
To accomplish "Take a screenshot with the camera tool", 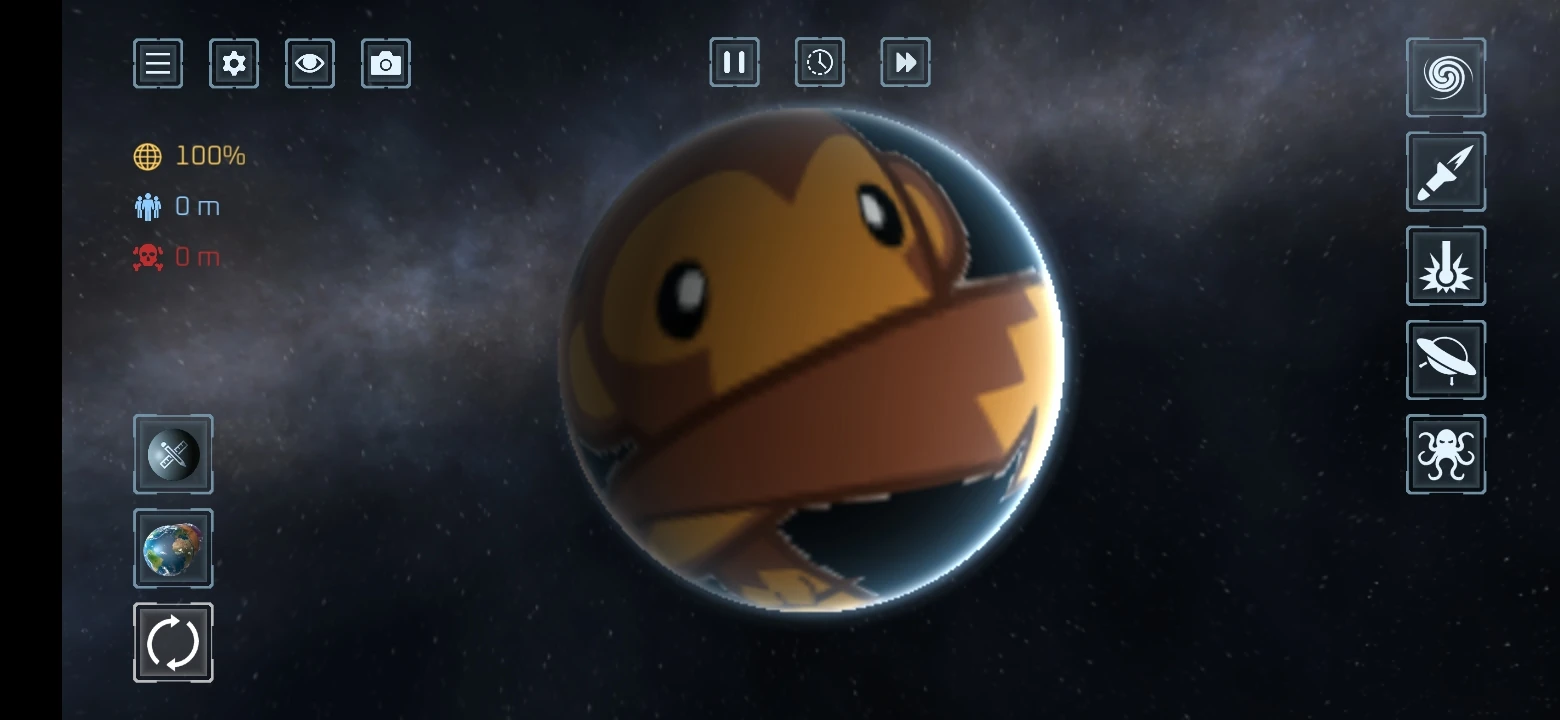I will (x=386, y=62).
